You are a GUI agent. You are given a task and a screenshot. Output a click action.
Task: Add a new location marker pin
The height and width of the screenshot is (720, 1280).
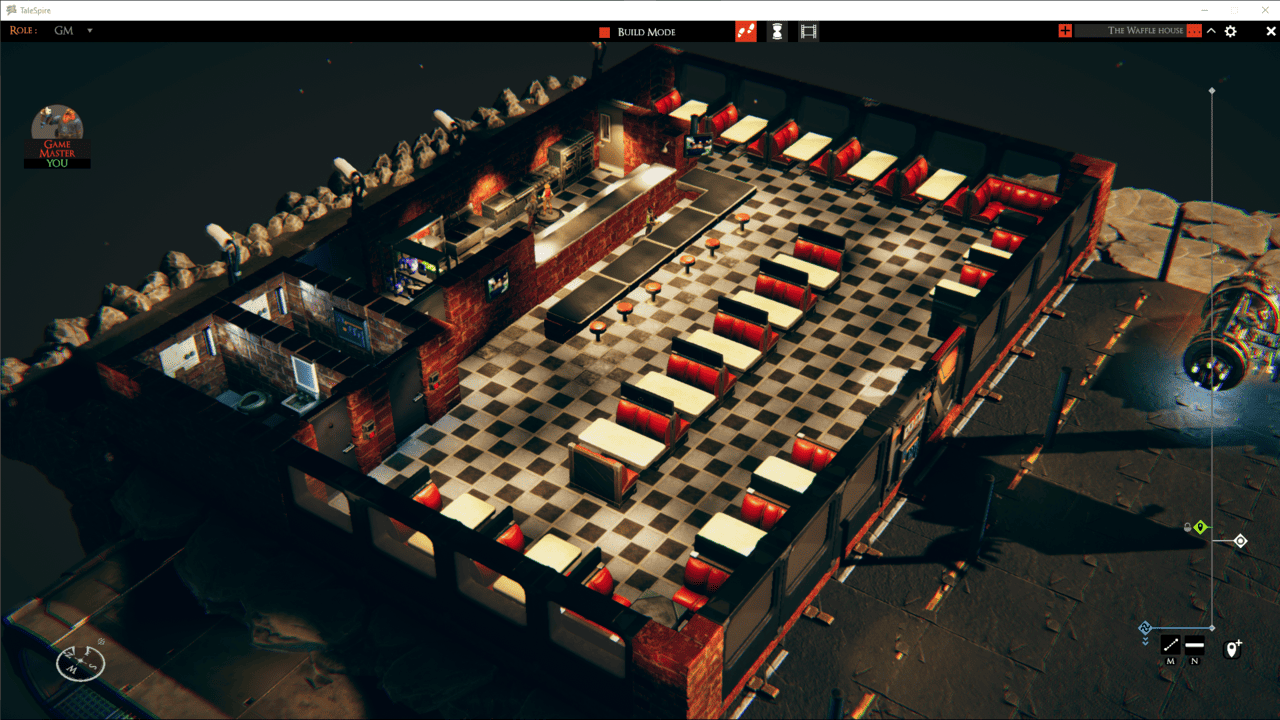(1231, 647)
